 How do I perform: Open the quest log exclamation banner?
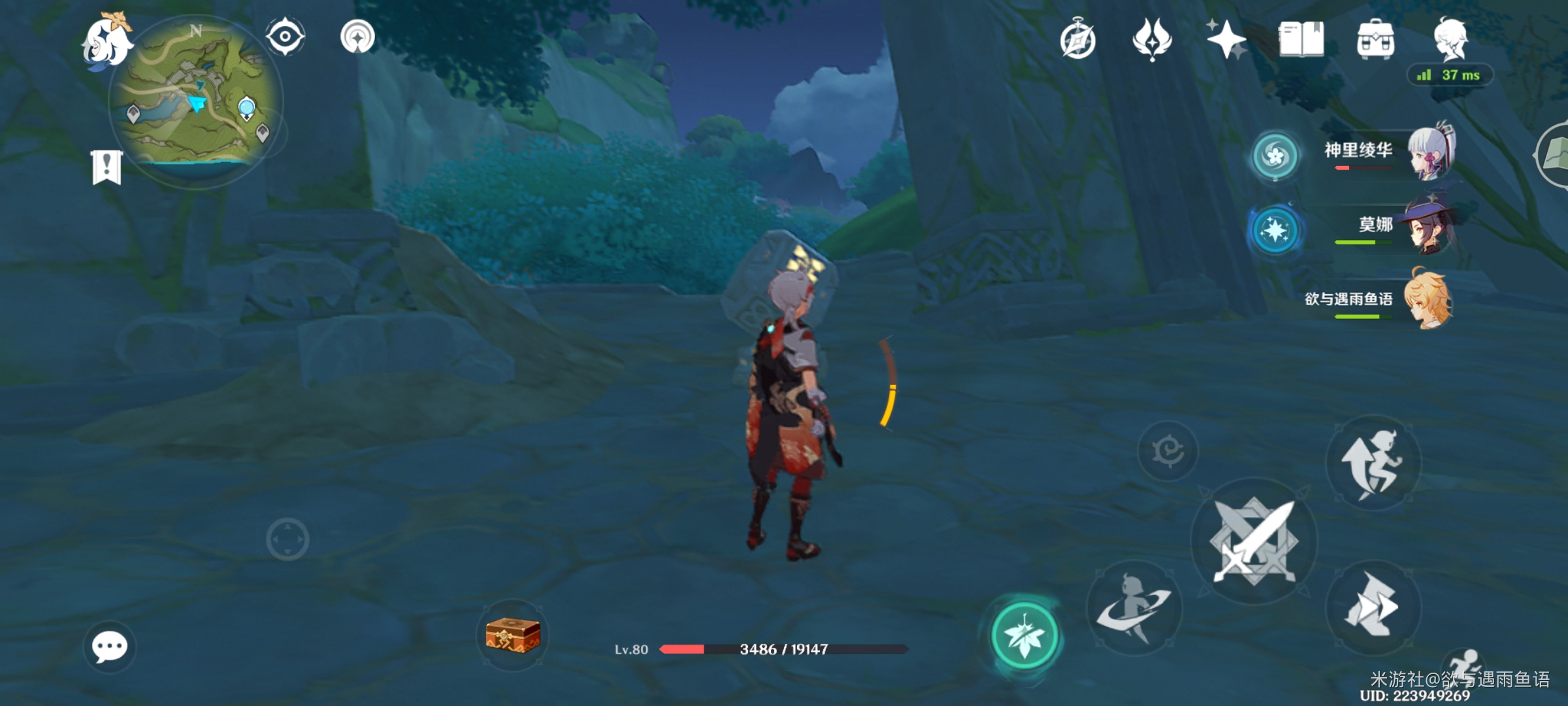tap(106, 167)
